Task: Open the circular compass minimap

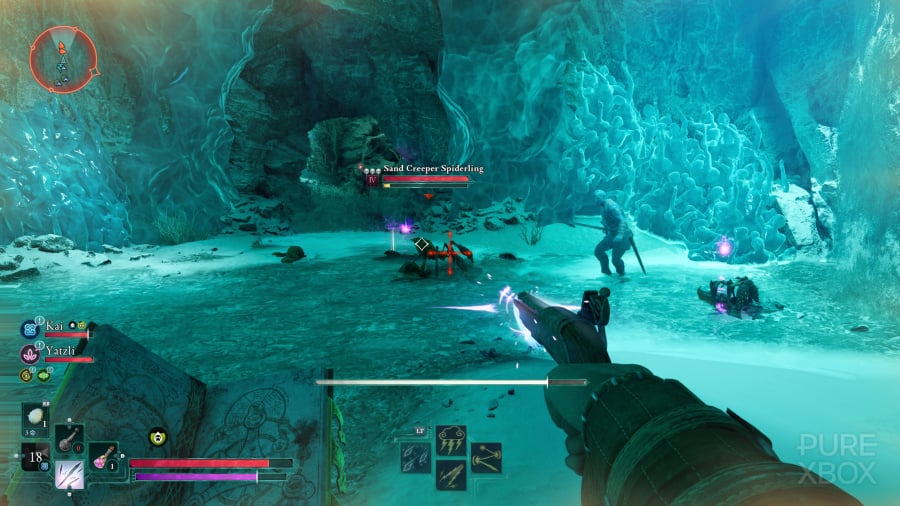Action: 63,58
